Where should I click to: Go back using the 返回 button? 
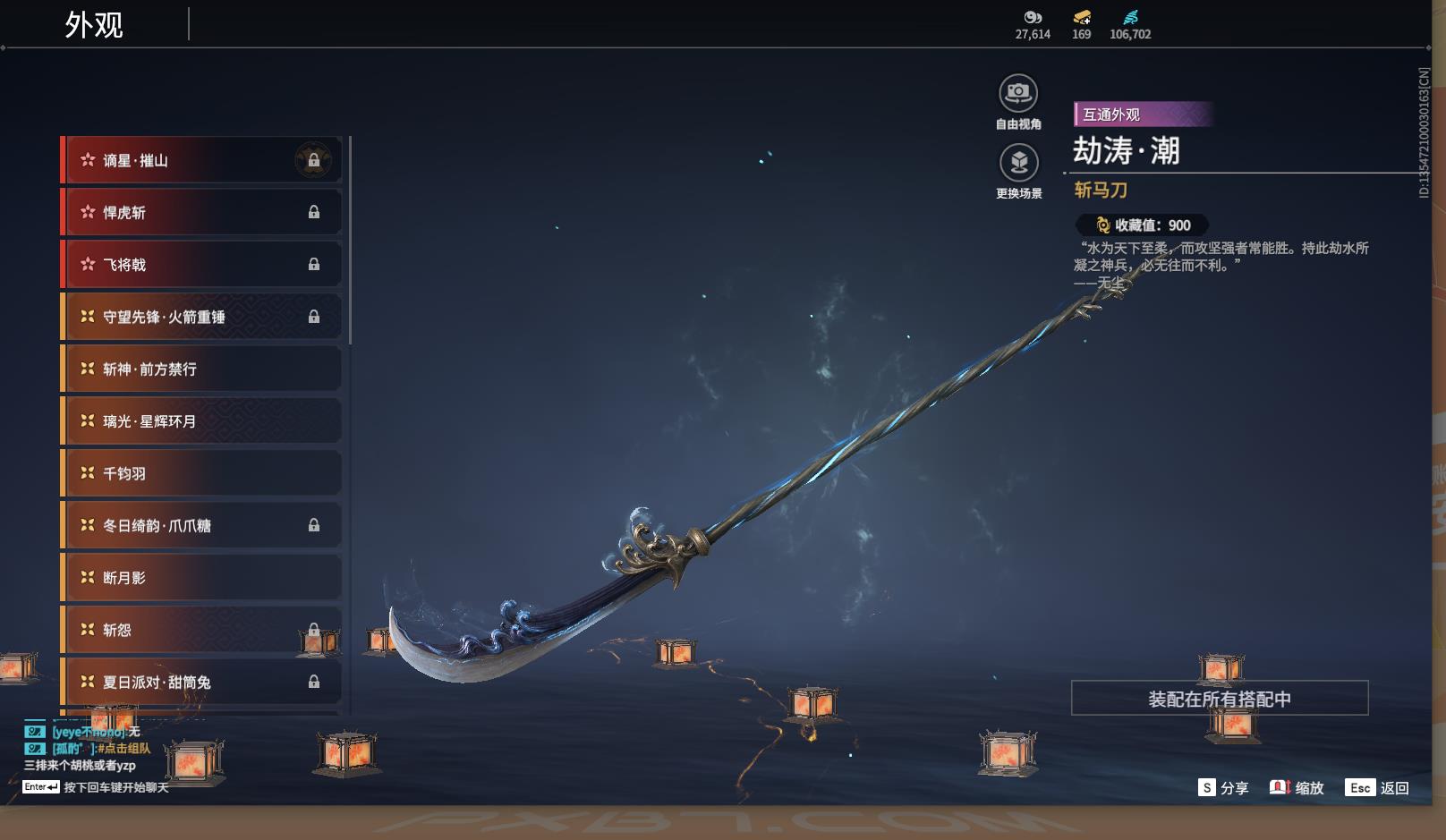pos(1379,787)
